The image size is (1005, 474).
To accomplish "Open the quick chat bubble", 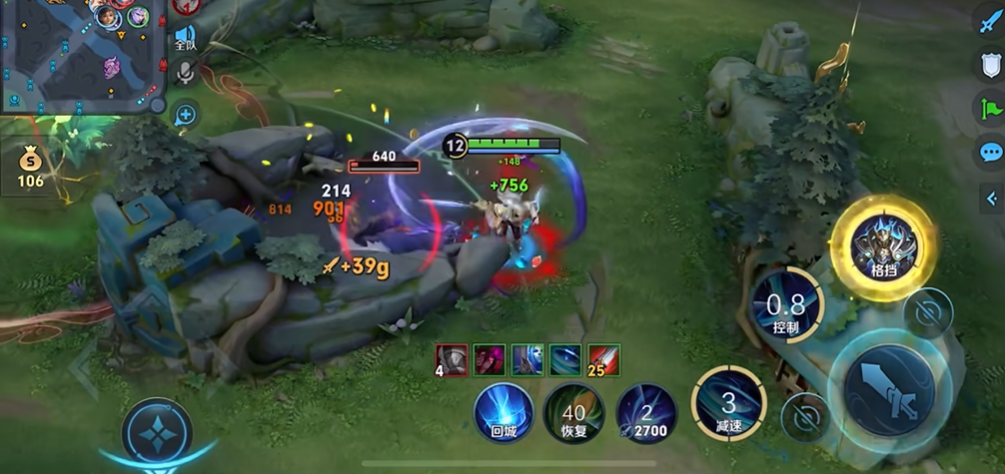I will click(989, 152).
